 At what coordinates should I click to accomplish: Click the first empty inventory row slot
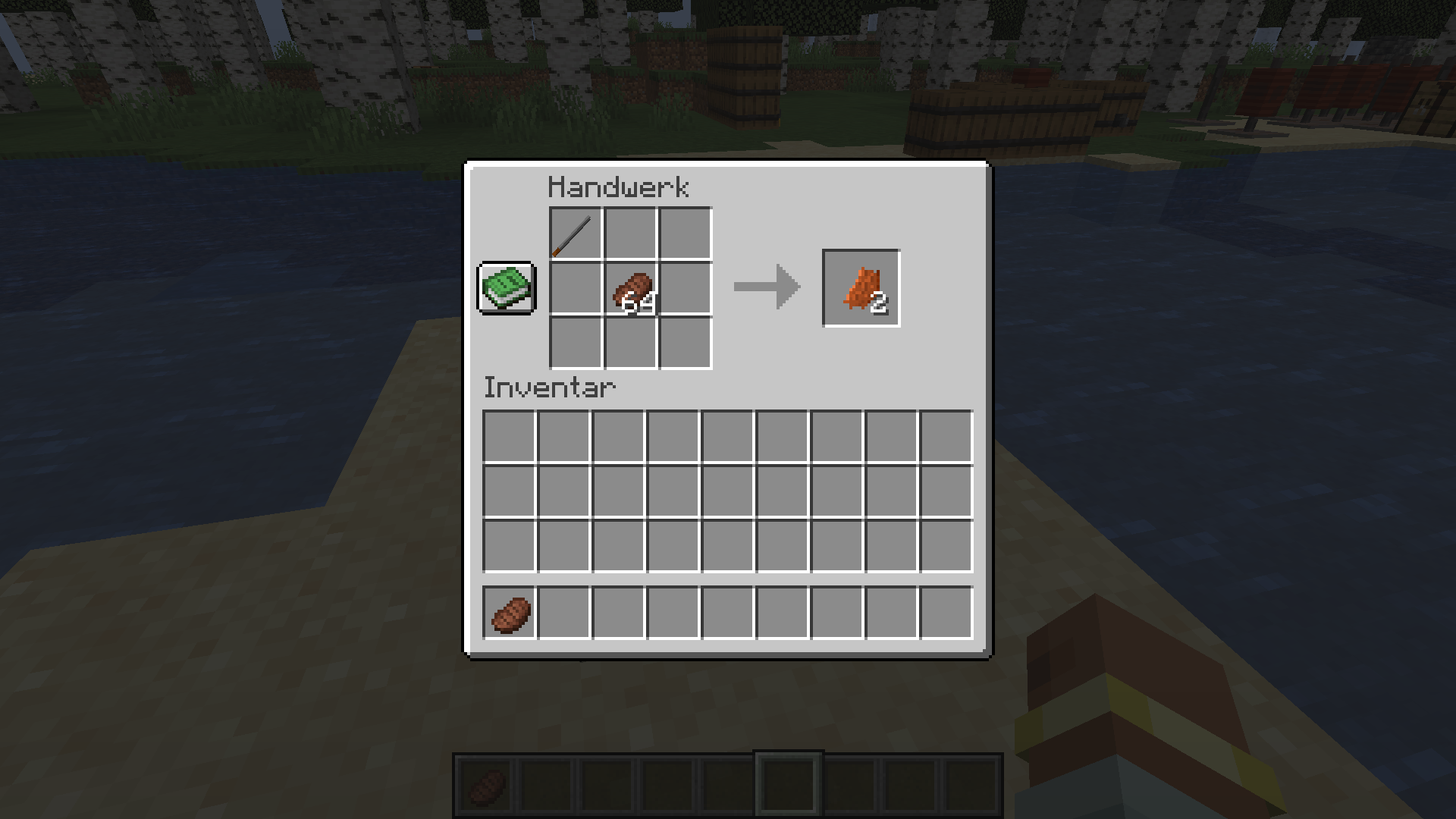coord(508,436)
